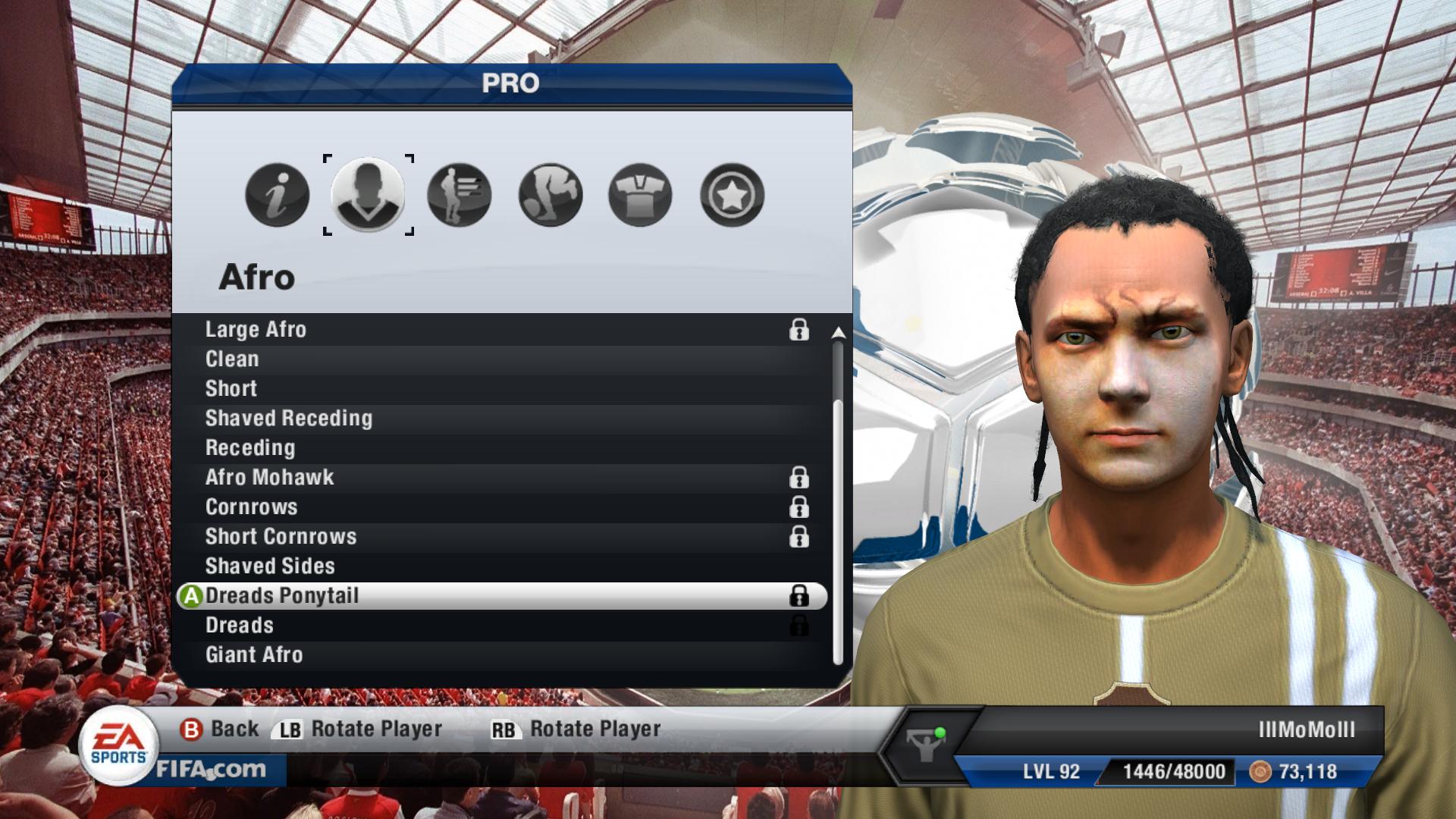Click the scroll-up arrow of the hairstyle list
The image size is (1456, 819).
point(838,333)
